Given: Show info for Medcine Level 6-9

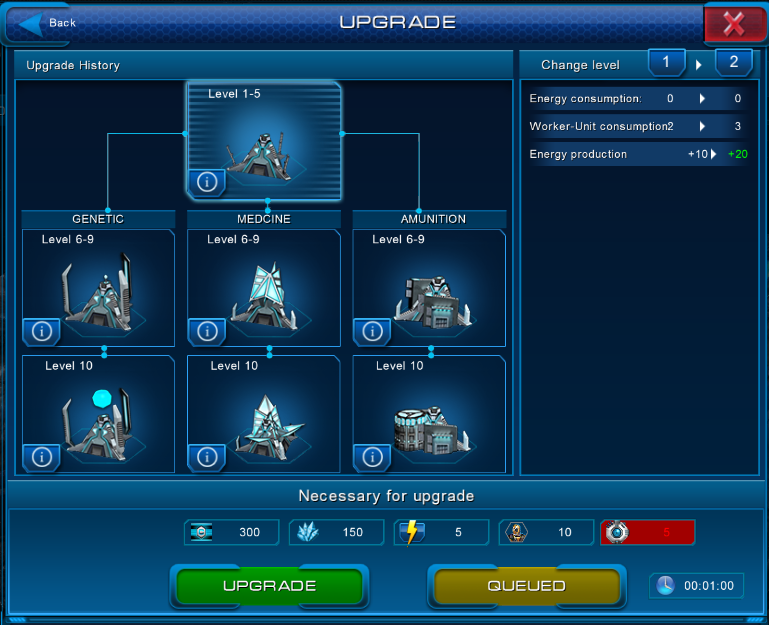Looking at the screenshot, I should tap(207, 331).
